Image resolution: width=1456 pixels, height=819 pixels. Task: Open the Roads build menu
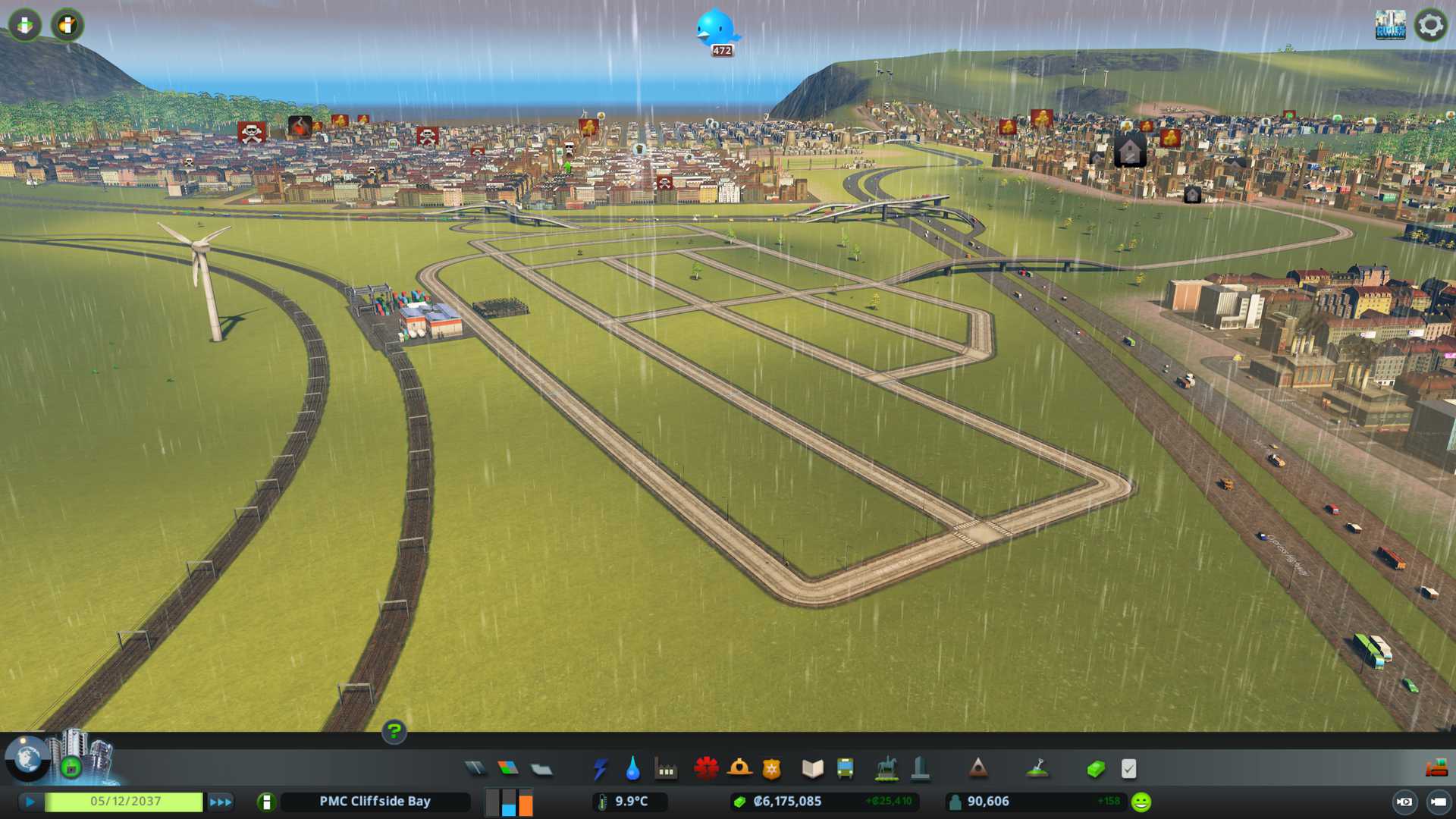475,769
